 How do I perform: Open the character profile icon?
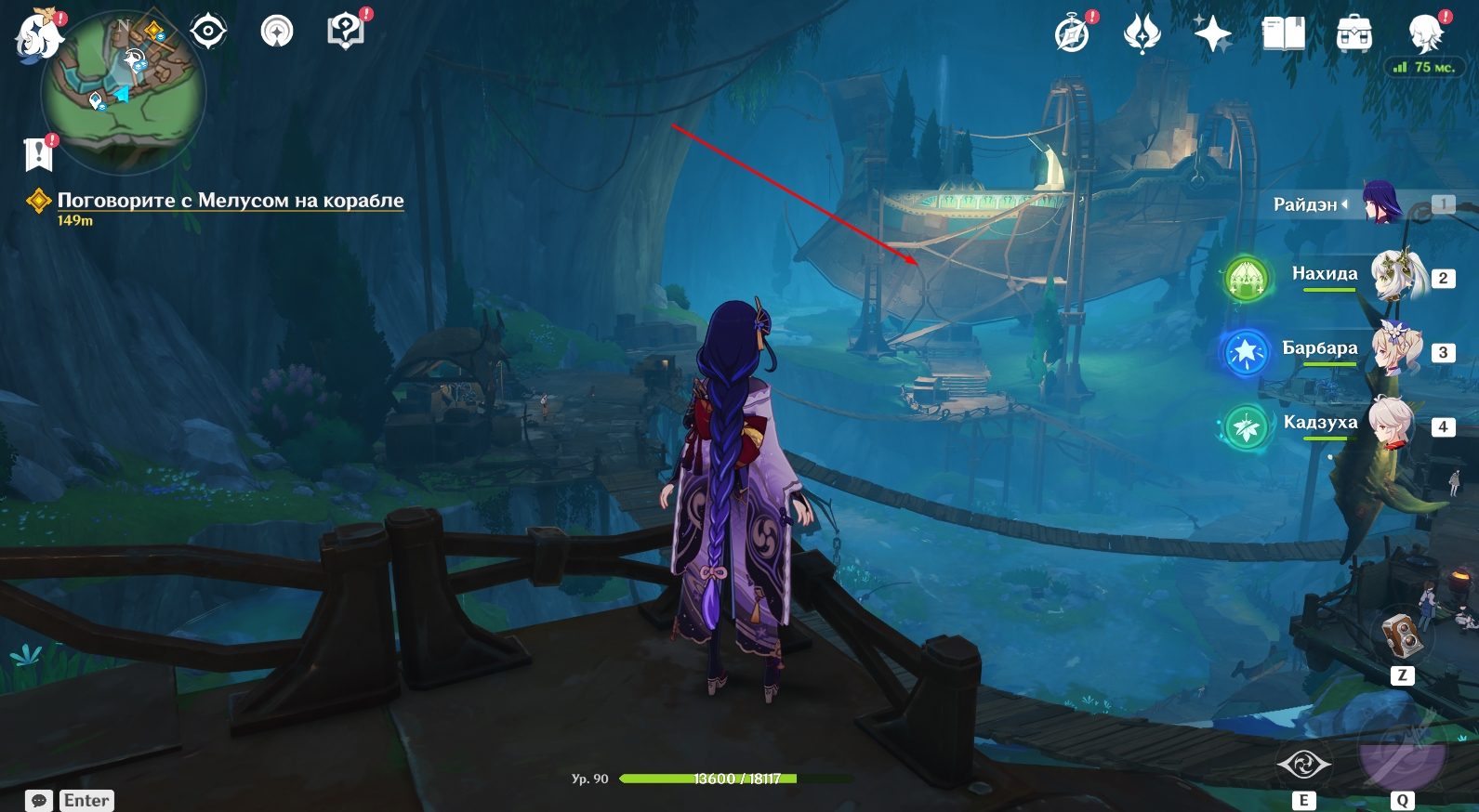(1424, 34)
